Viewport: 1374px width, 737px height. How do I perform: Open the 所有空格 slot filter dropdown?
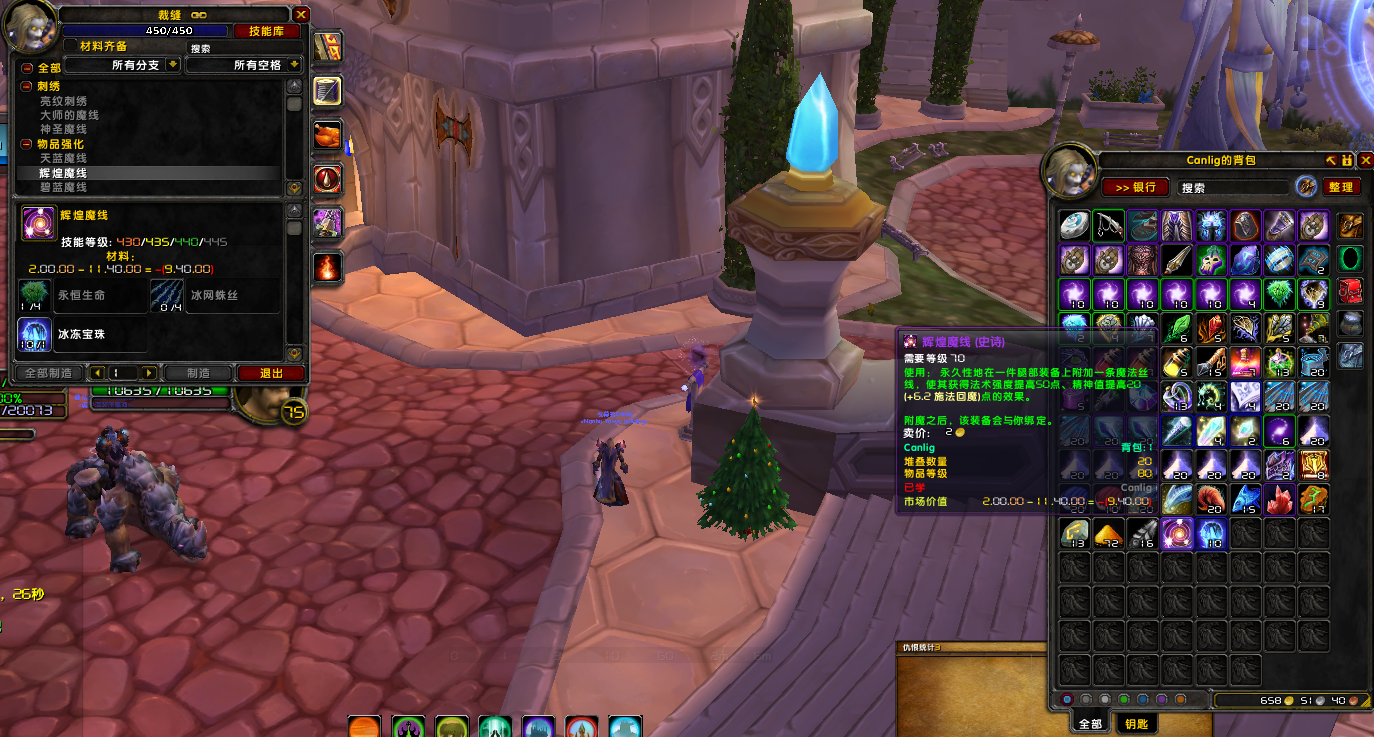tap(295, 65)
